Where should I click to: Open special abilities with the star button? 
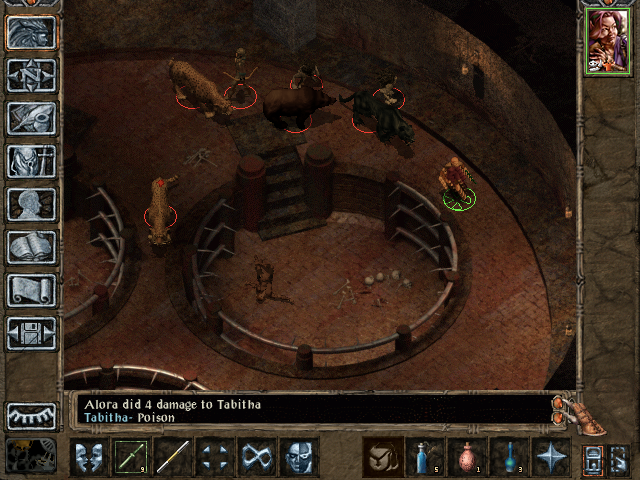pos(551,457)
